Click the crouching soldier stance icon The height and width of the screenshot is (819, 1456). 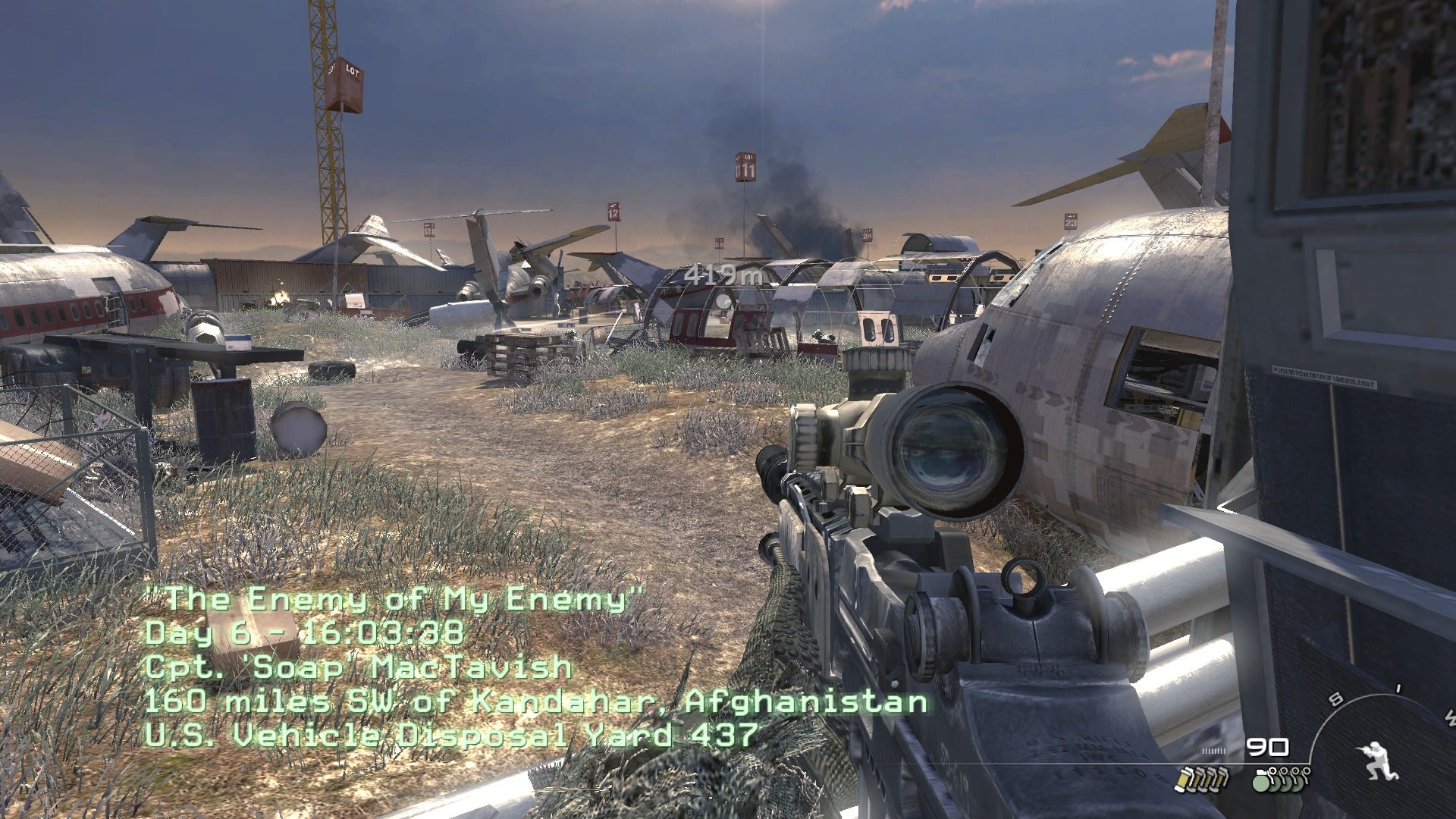(1378, 761)
